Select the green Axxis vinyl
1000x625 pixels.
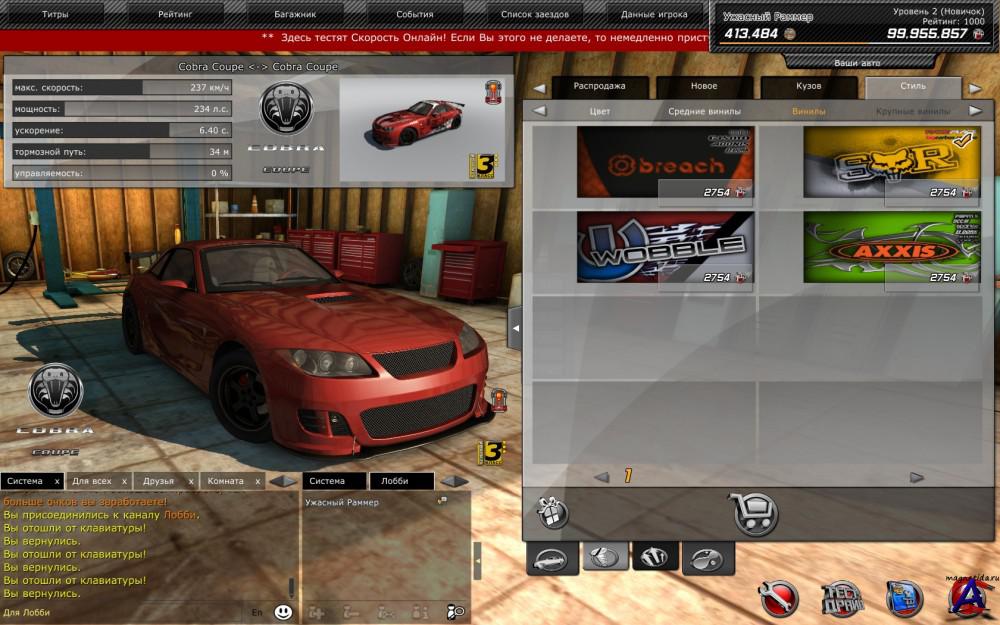891,247
